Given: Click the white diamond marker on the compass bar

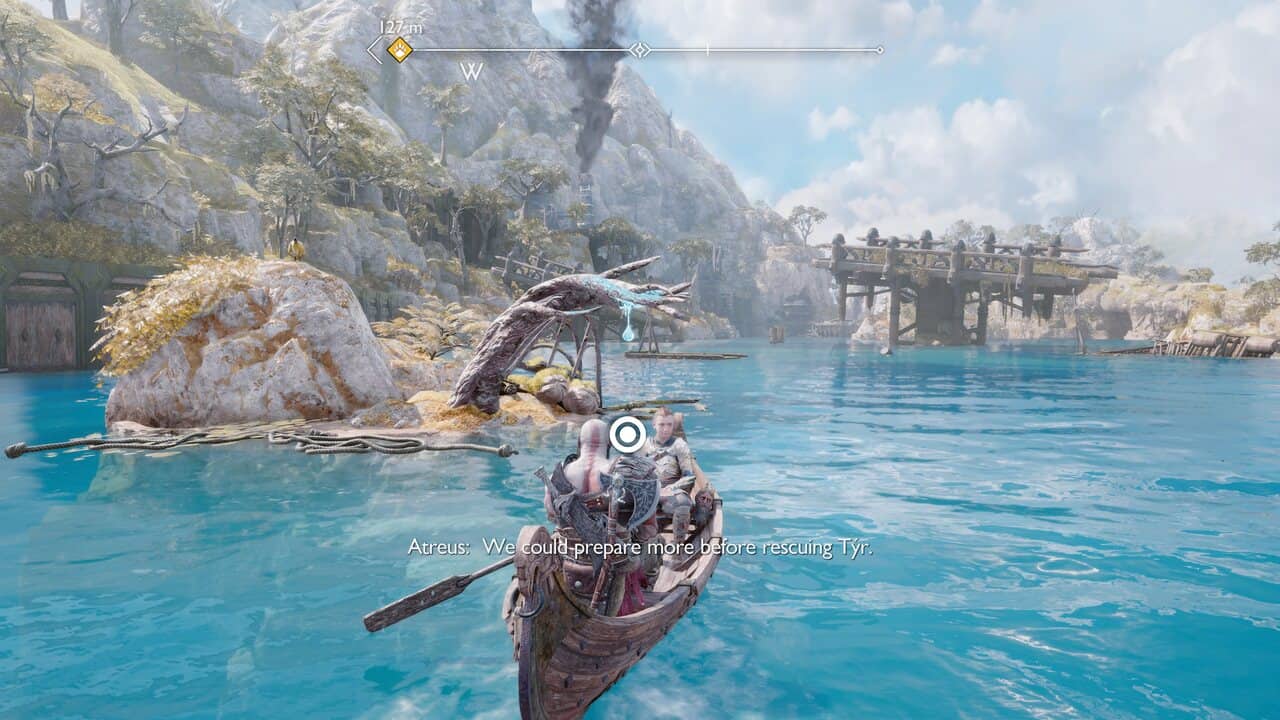Looking at the screenshot, I should pos(639,49).
